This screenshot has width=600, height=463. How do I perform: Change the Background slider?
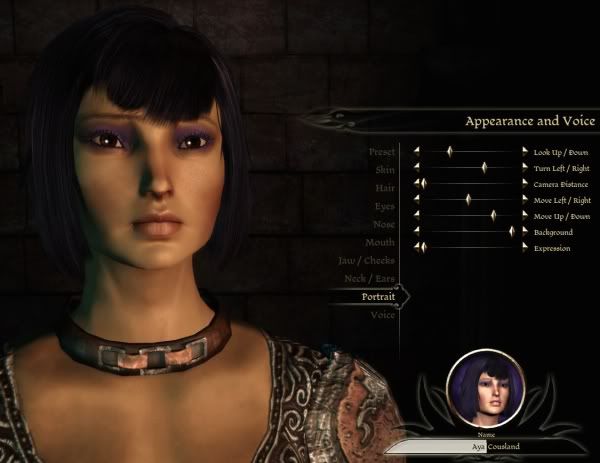pyautogui.click(x=469, y=232)
